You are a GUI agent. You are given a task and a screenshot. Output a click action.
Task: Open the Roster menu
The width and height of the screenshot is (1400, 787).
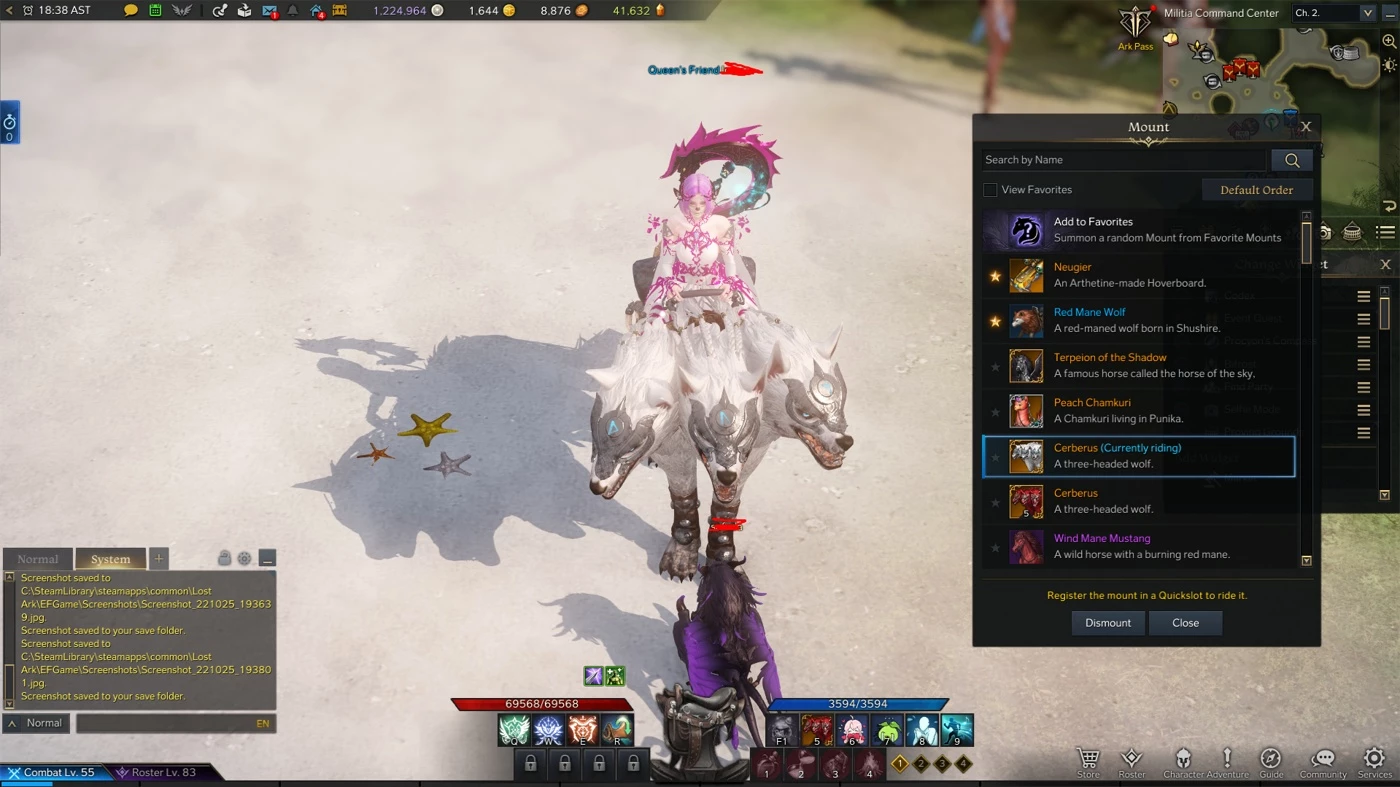point(1132,762)
